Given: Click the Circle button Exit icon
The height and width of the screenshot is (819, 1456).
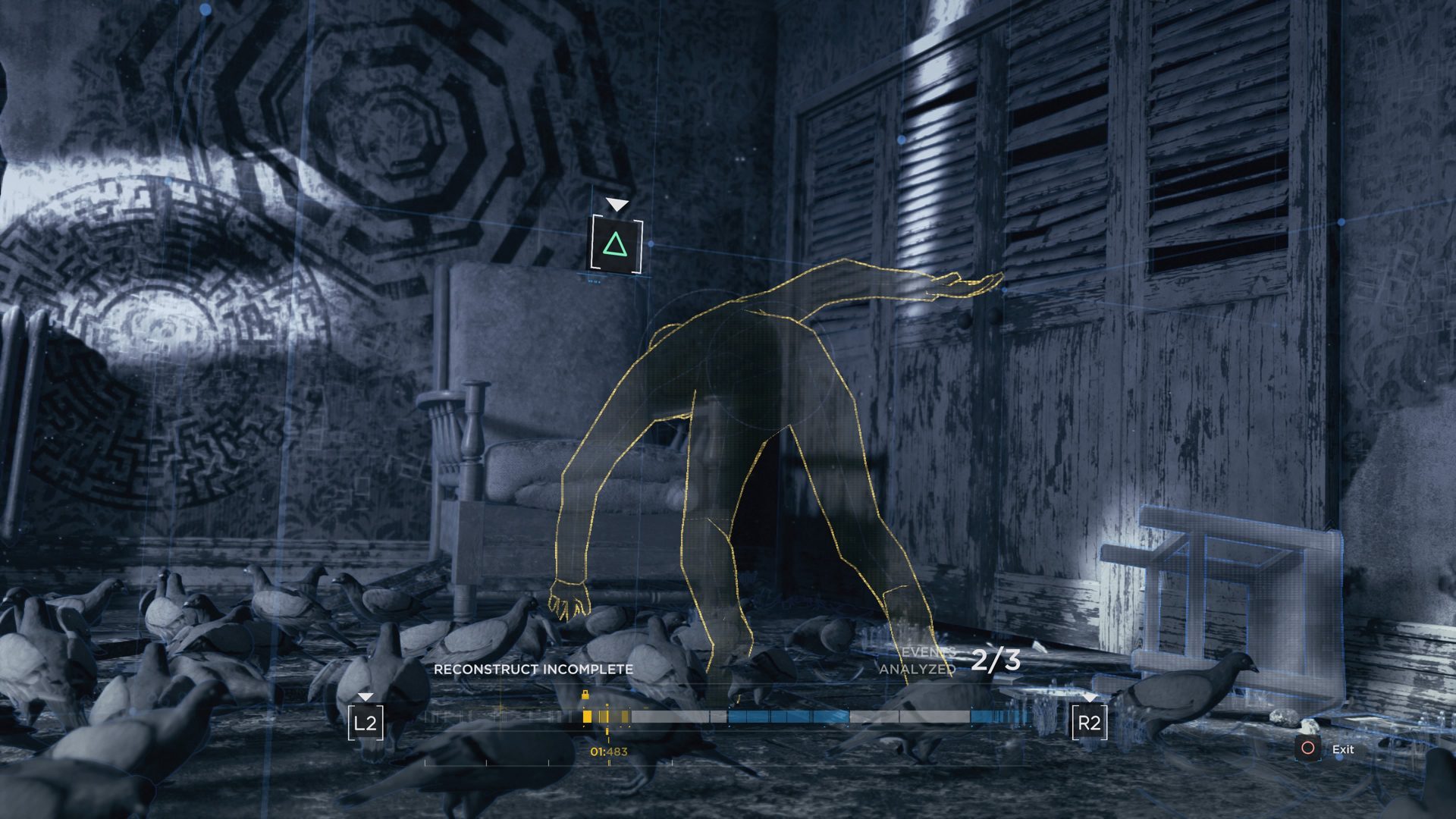Looking at the screenshot, I should [x=1308, y=748].
